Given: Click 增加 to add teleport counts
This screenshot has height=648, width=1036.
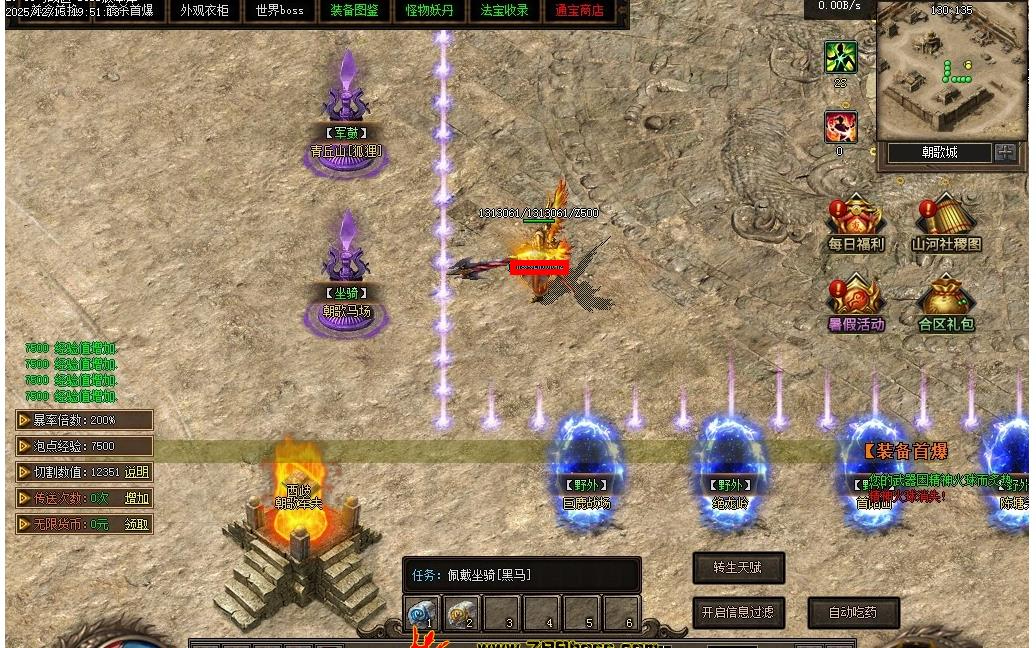Looking at the screenshot, I should (x=137, y=498).
